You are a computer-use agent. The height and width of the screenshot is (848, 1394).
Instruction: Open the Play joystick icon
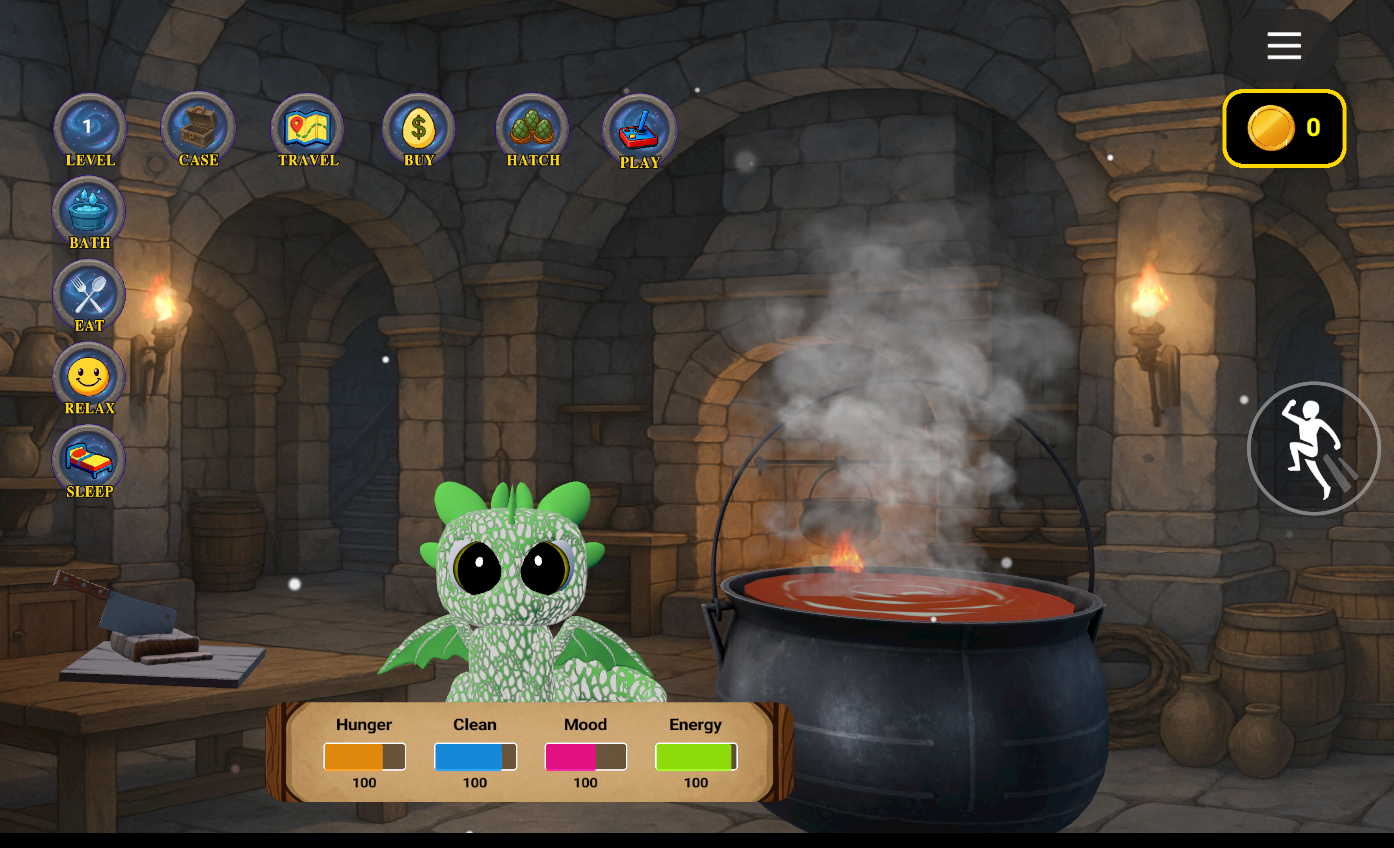tap(640, 130)
